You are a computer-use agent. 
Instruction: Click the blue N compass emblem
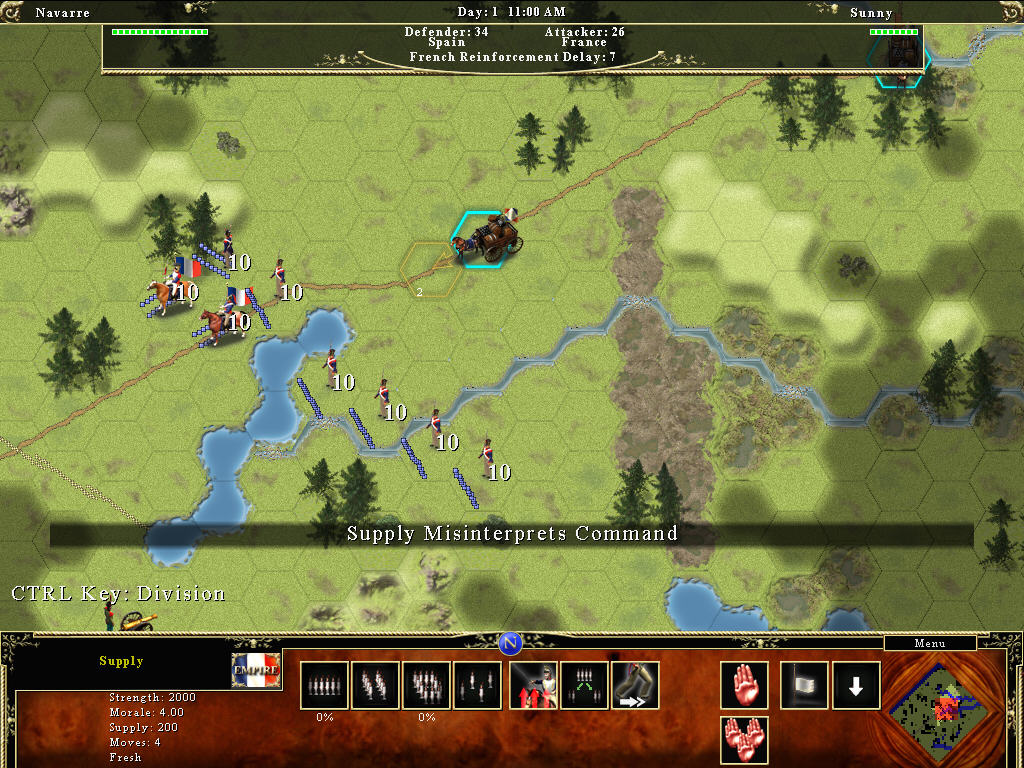pos(511,643)
